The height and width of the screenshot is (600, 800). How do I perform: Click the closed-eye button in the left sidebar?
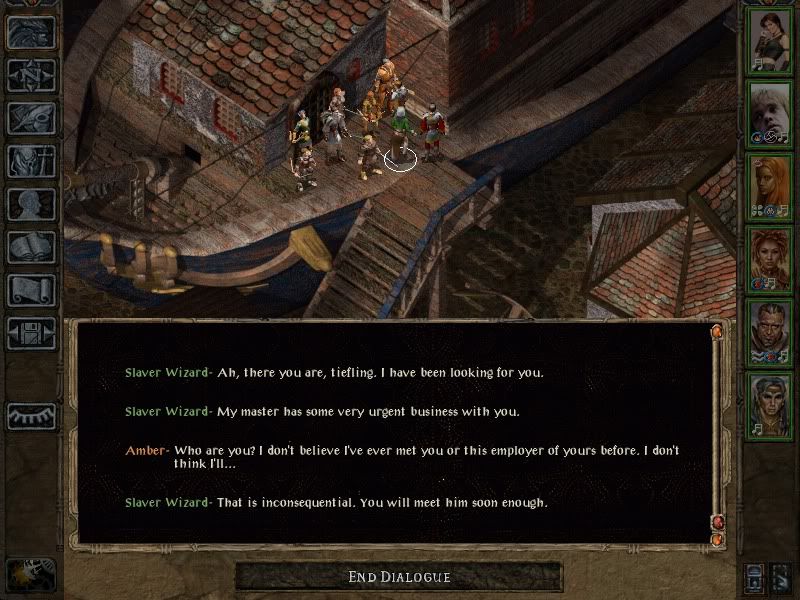click(x=31, y=415)
